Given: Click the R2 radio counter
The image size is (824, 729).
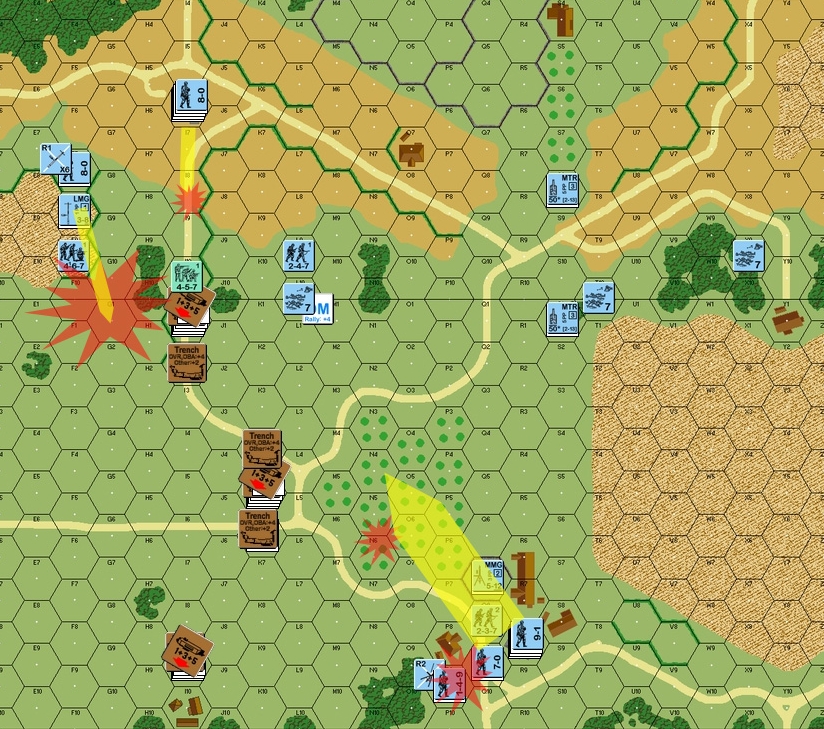Looking at the screenshot, I should point(426,672).
